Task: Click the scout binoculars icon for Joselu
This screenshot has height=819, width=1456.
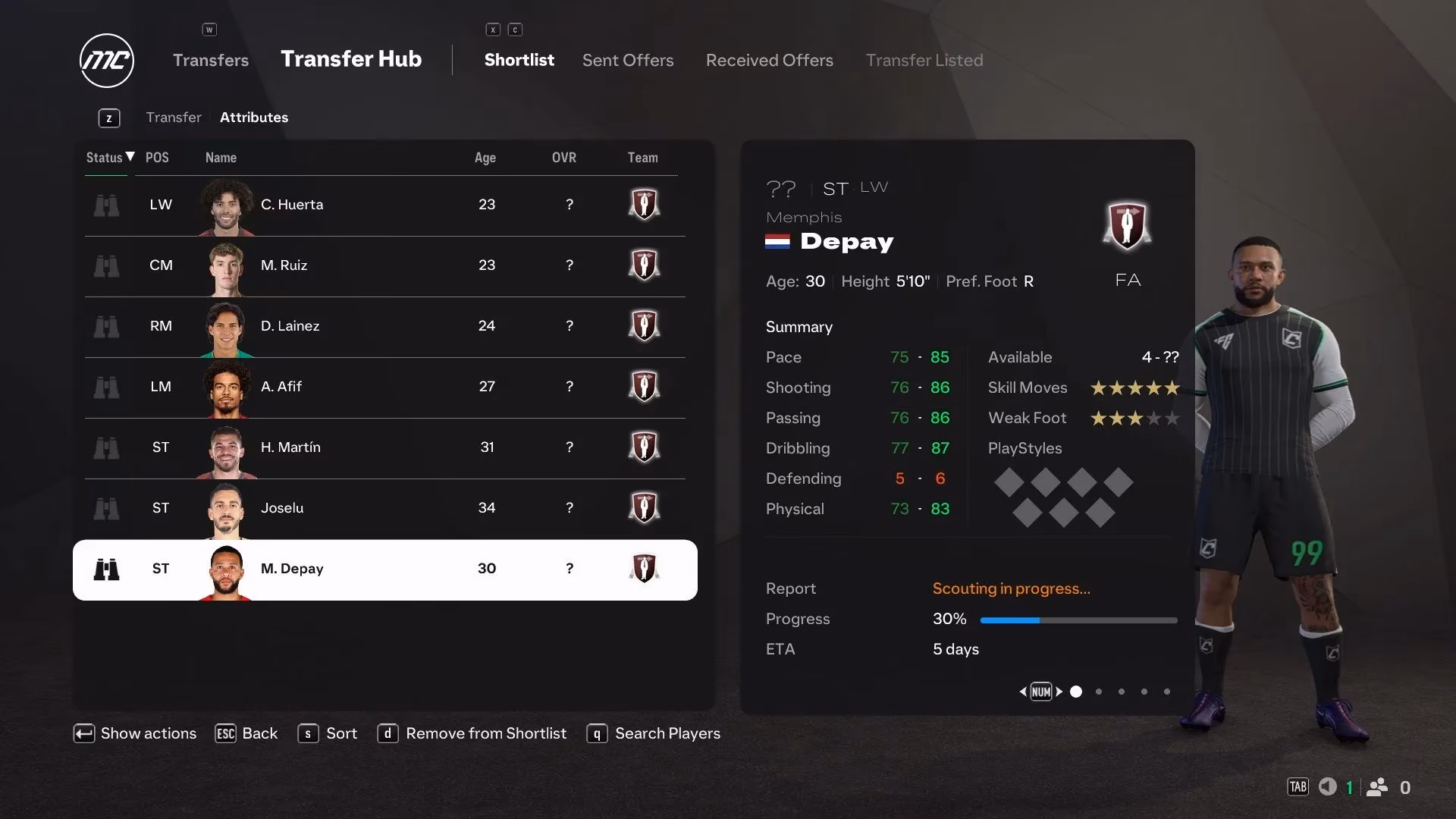Action: 107,508
